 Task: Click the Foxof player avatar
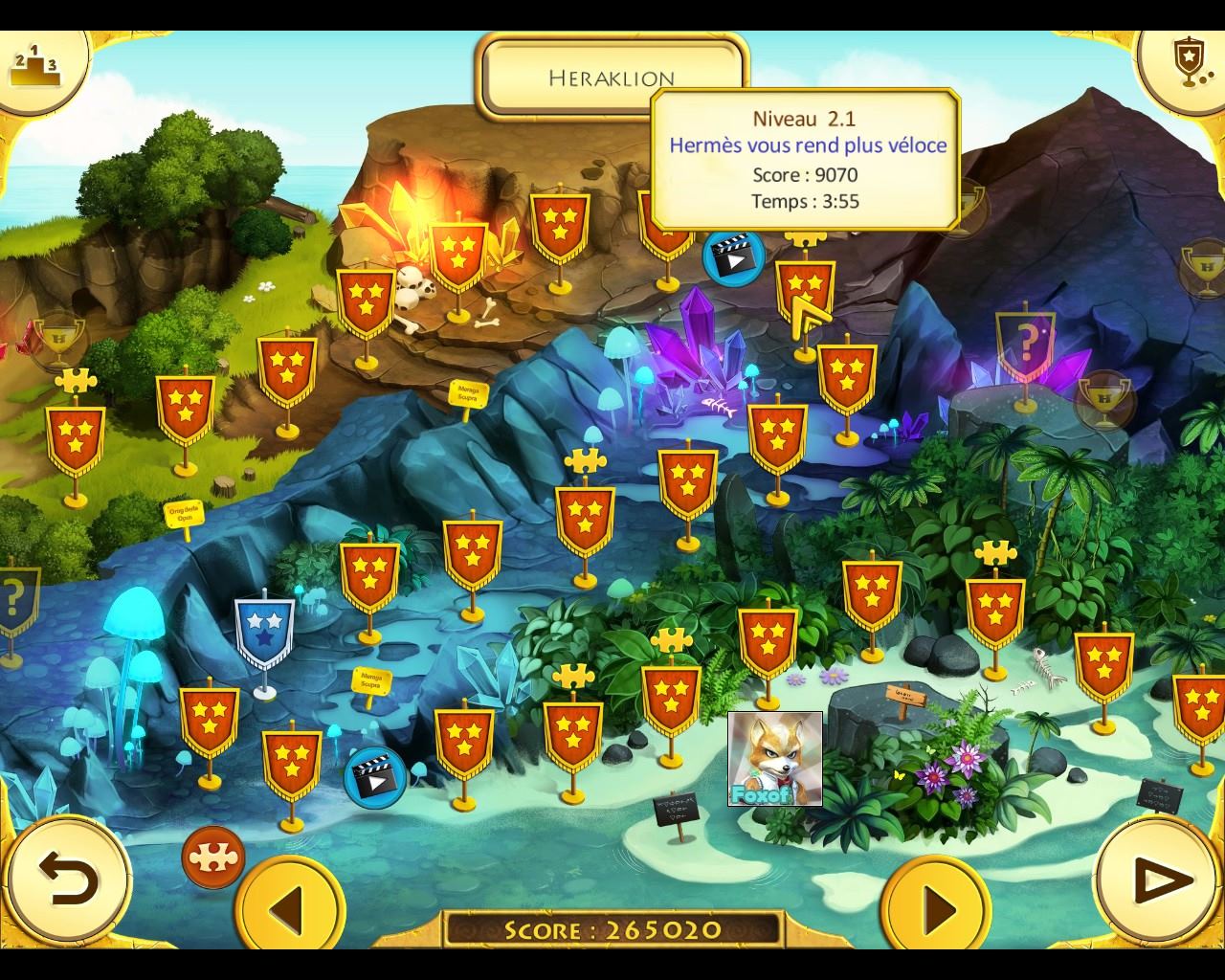[774, 758]
